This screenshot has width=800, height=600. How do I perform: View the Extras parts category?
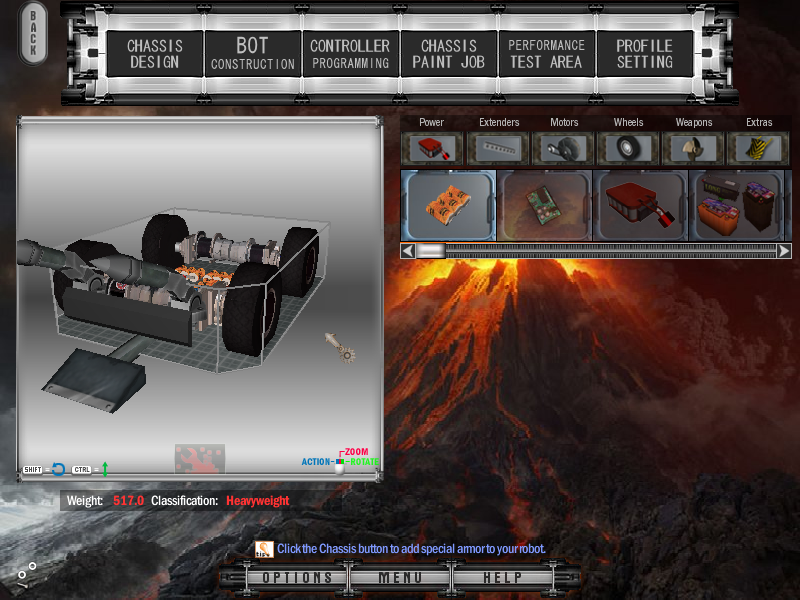click(x=759, y=148)
